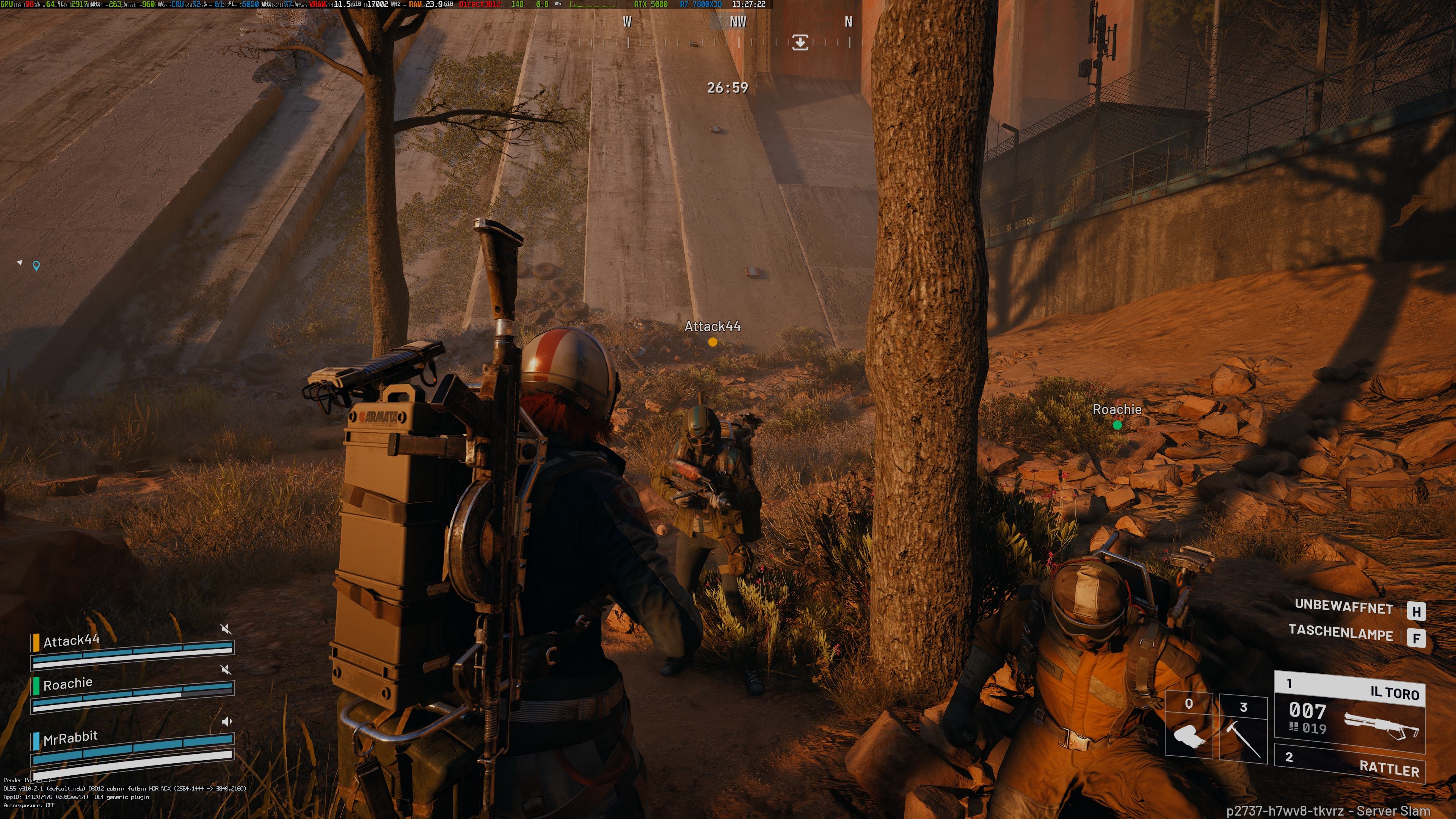Select the blue location pin marker
Screen dimensions: 1456x819
[x=36, y=265]
